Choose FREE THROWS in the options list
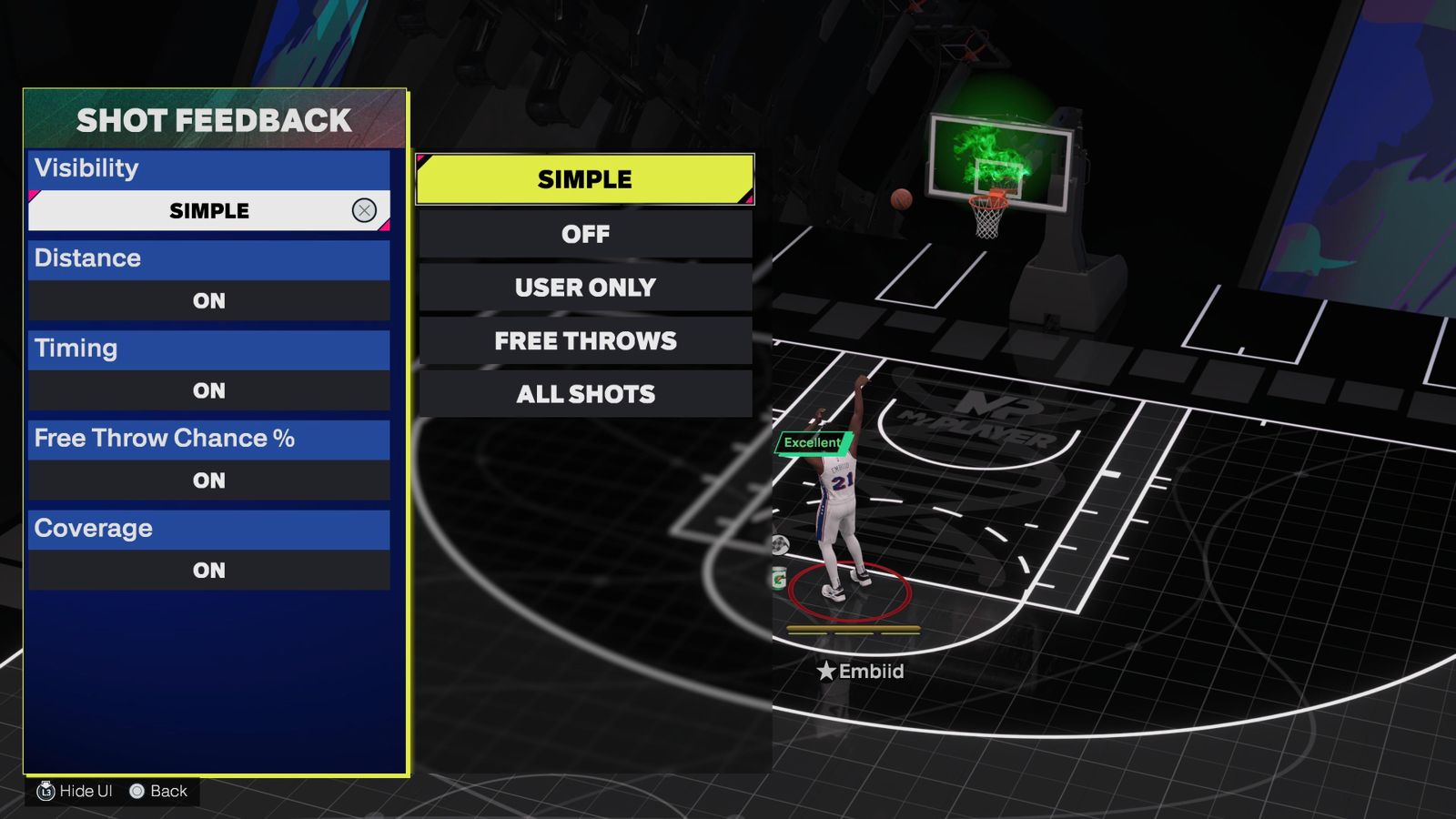This screenshot has height=819, width=1456. tap(584, 341)
